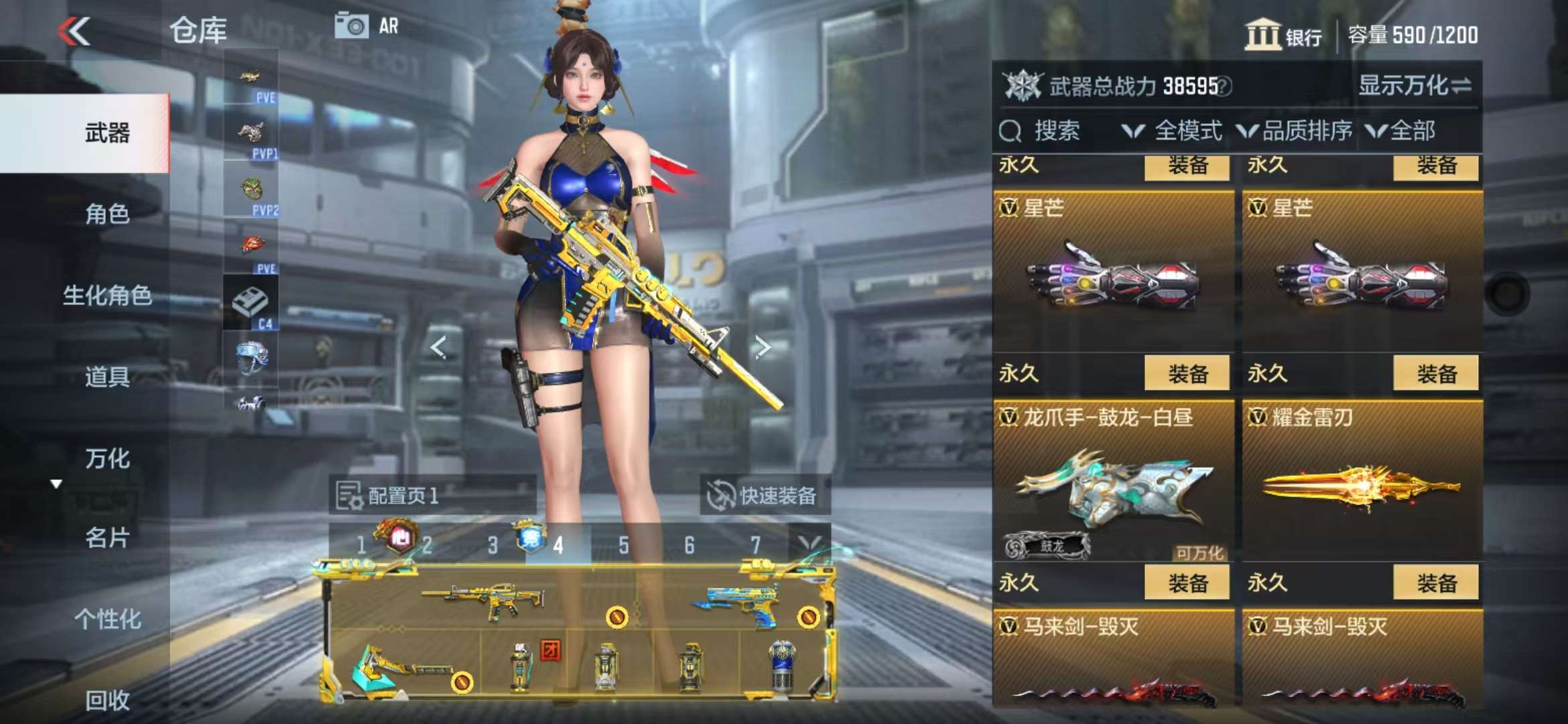This screenshot has height=724, width=1568.
Task: Tap 快速装备 quick equip
Action: point(764,496)
